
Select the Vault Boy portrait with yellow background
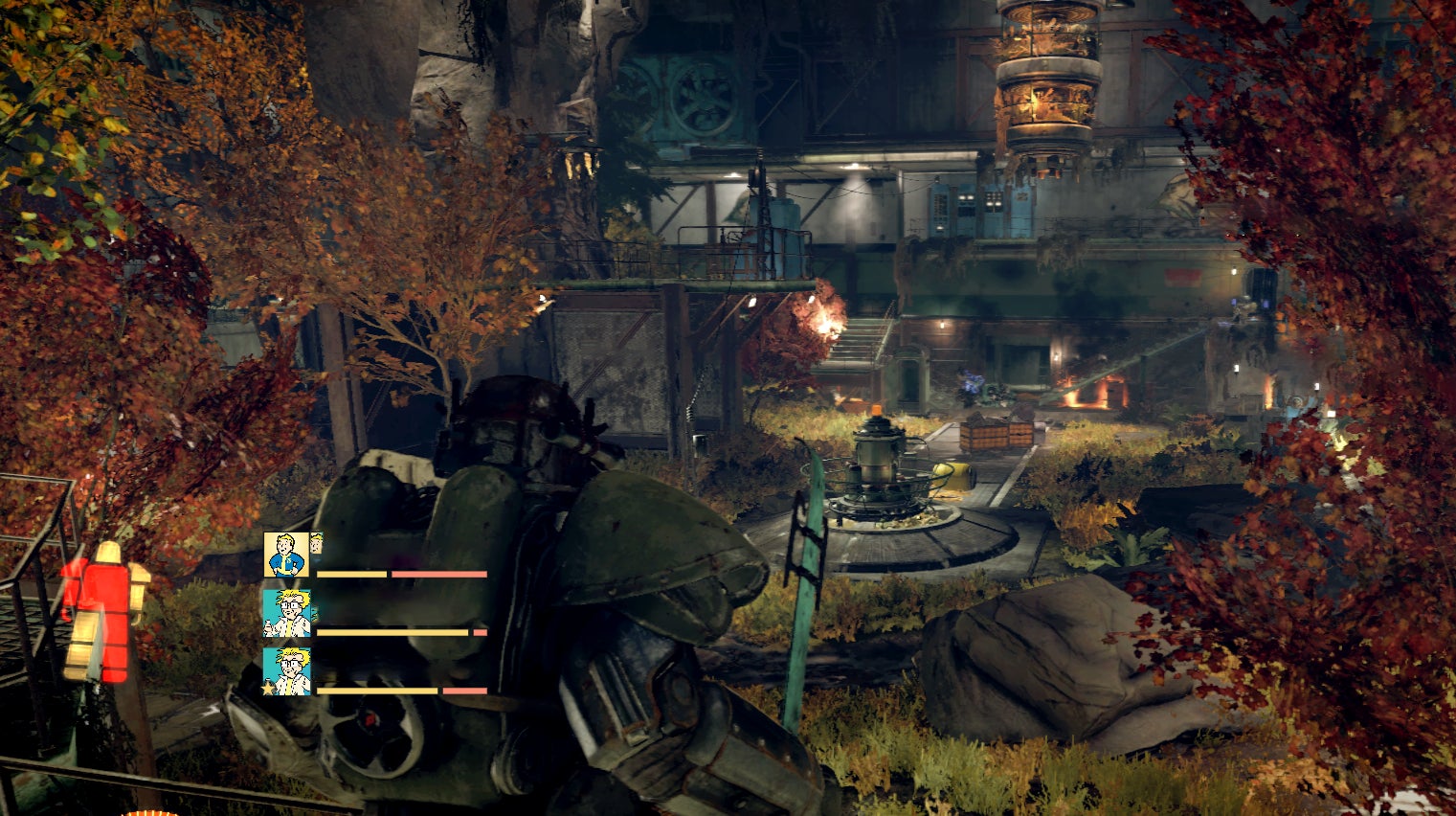286,555
